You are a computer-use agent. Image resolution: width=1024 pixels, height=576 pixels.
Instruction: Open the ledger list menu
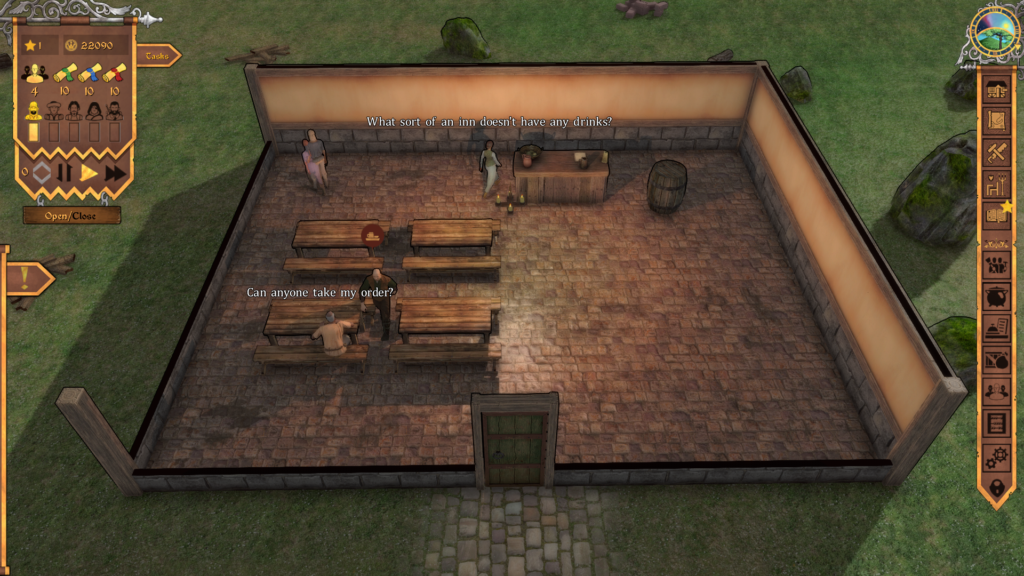[x=996, y=423]
